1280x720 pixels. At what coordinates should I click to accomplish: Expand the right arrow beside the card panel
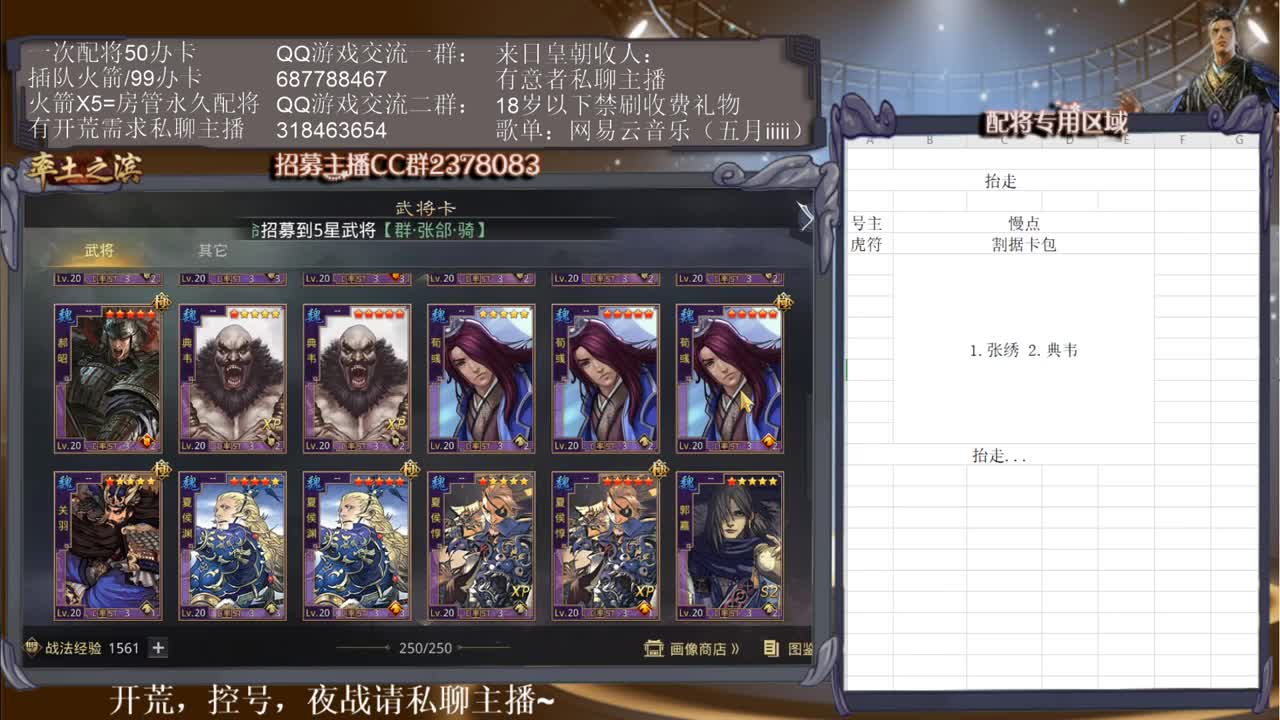pos(806,218)
